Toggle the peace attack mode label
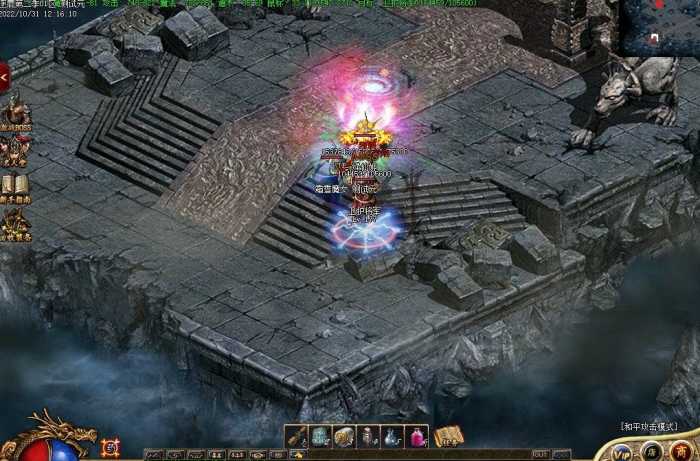This screenshot has width=700, height=461. point(650,426)
